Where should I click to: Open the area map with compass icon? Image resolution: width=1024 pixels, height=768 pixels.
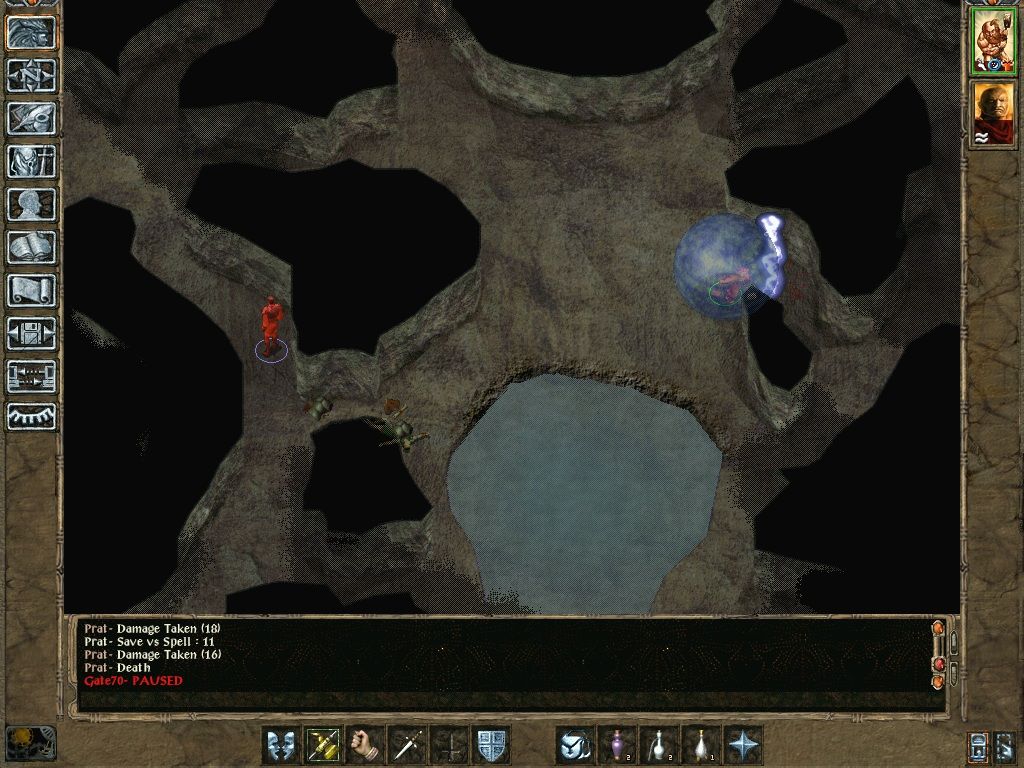[x=32, y=76]
